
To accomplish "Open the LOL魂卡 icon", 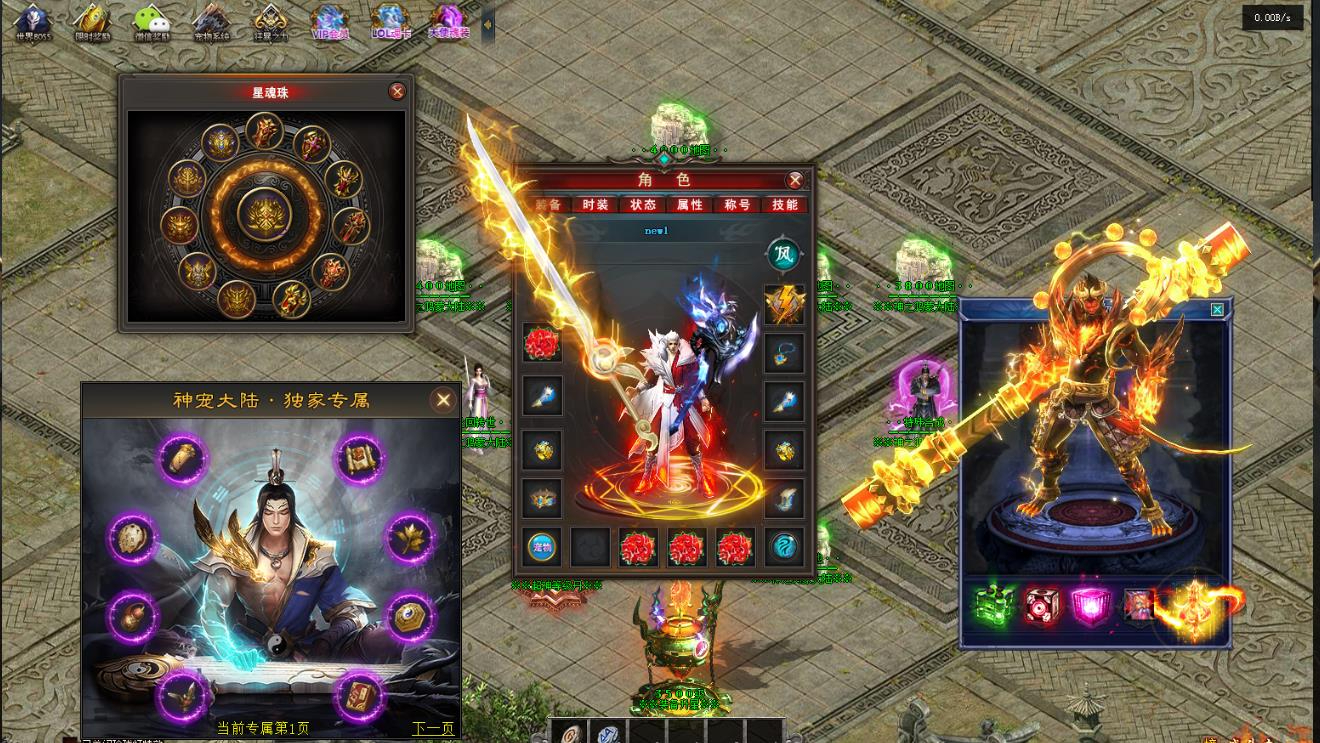I will [389, 22].
